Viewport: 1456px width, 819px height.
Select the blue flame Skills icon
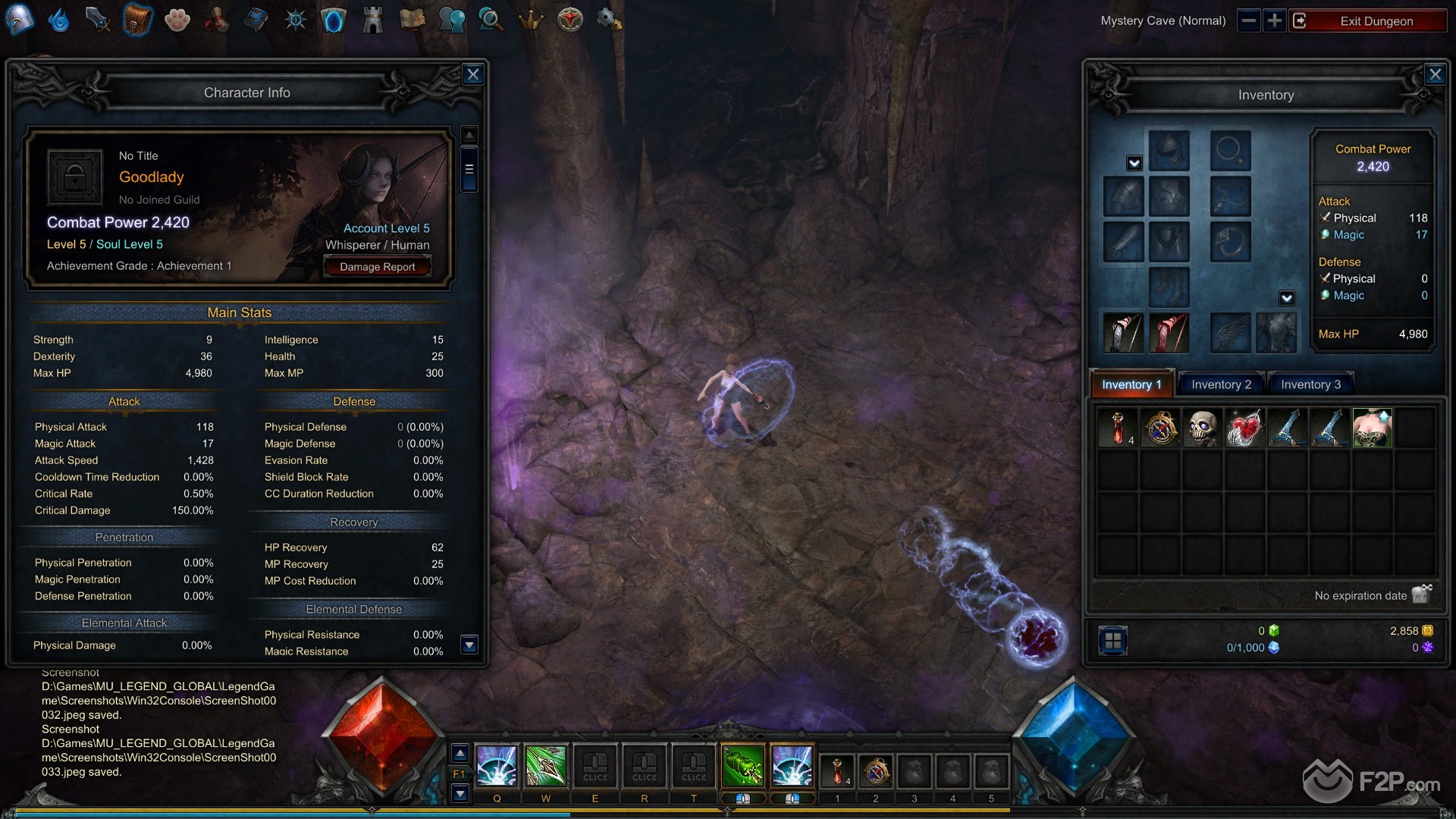pyautogui.click(x=58, y=19)
